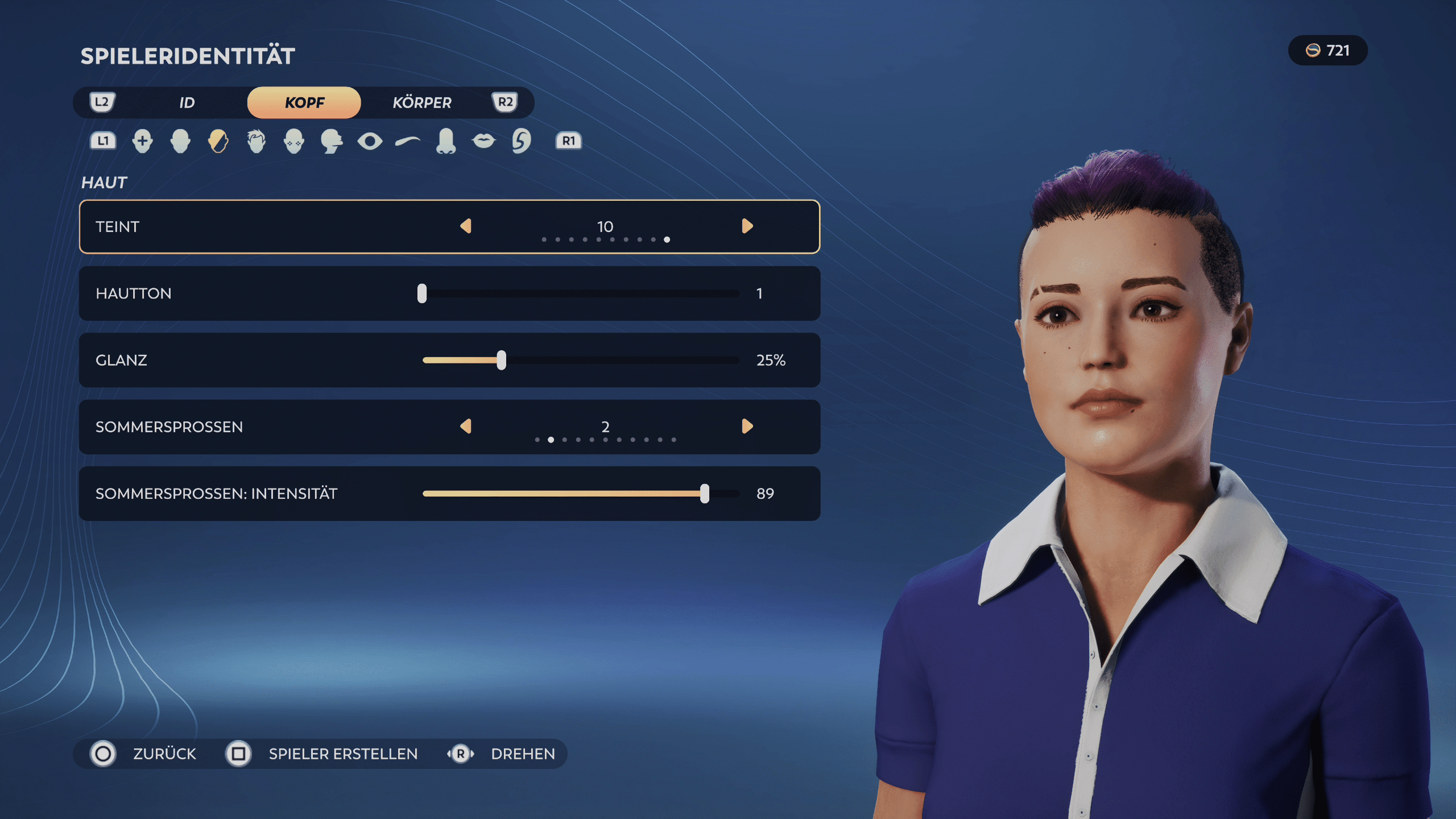Screen dimensions: 1456x819
Task: Open the nose category icon
Action: point(446,141)
